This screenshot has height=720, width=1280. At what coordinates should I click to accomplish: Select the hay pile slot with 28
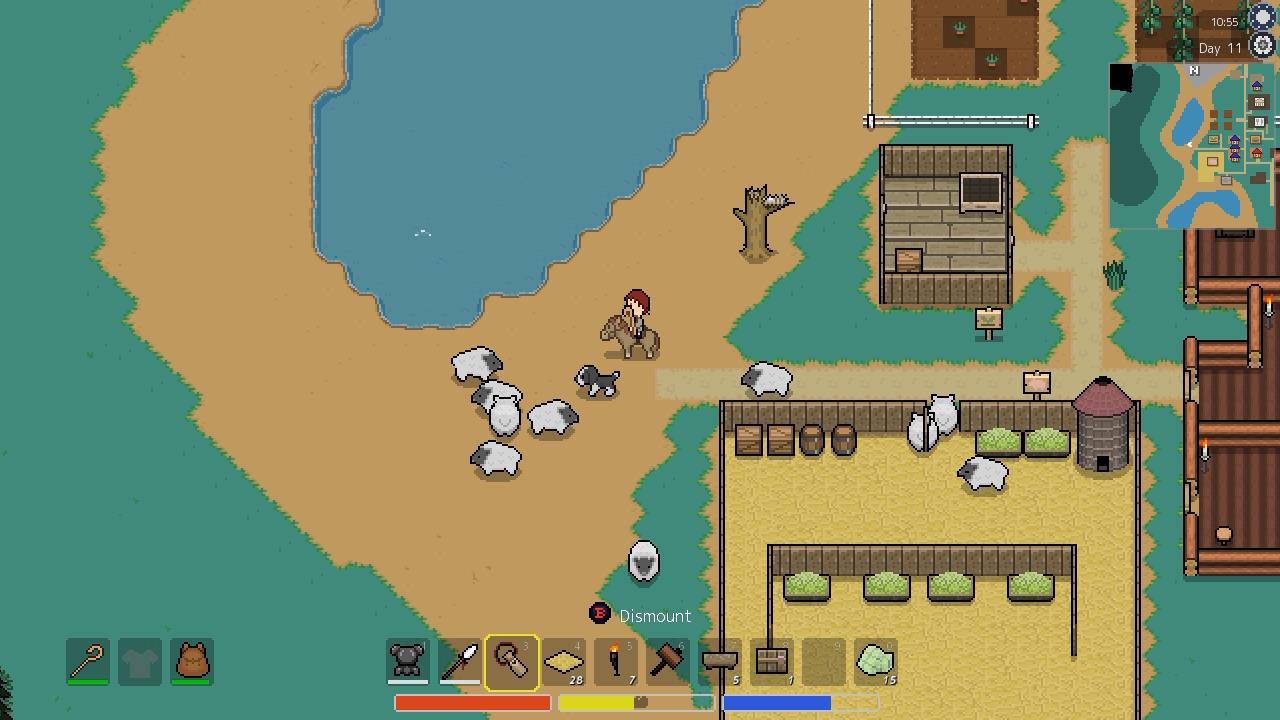click(x=564, y=661)
